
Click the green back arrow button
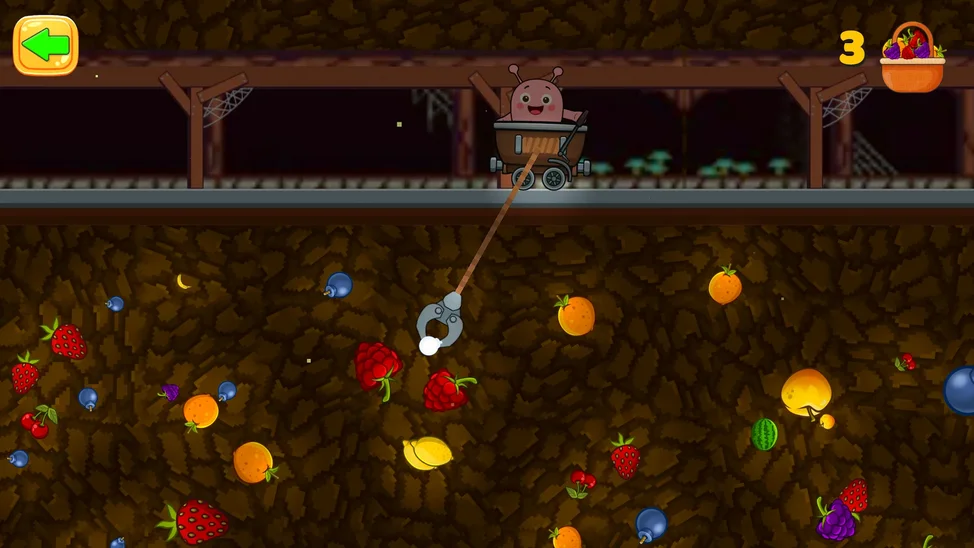pos(45,45)
